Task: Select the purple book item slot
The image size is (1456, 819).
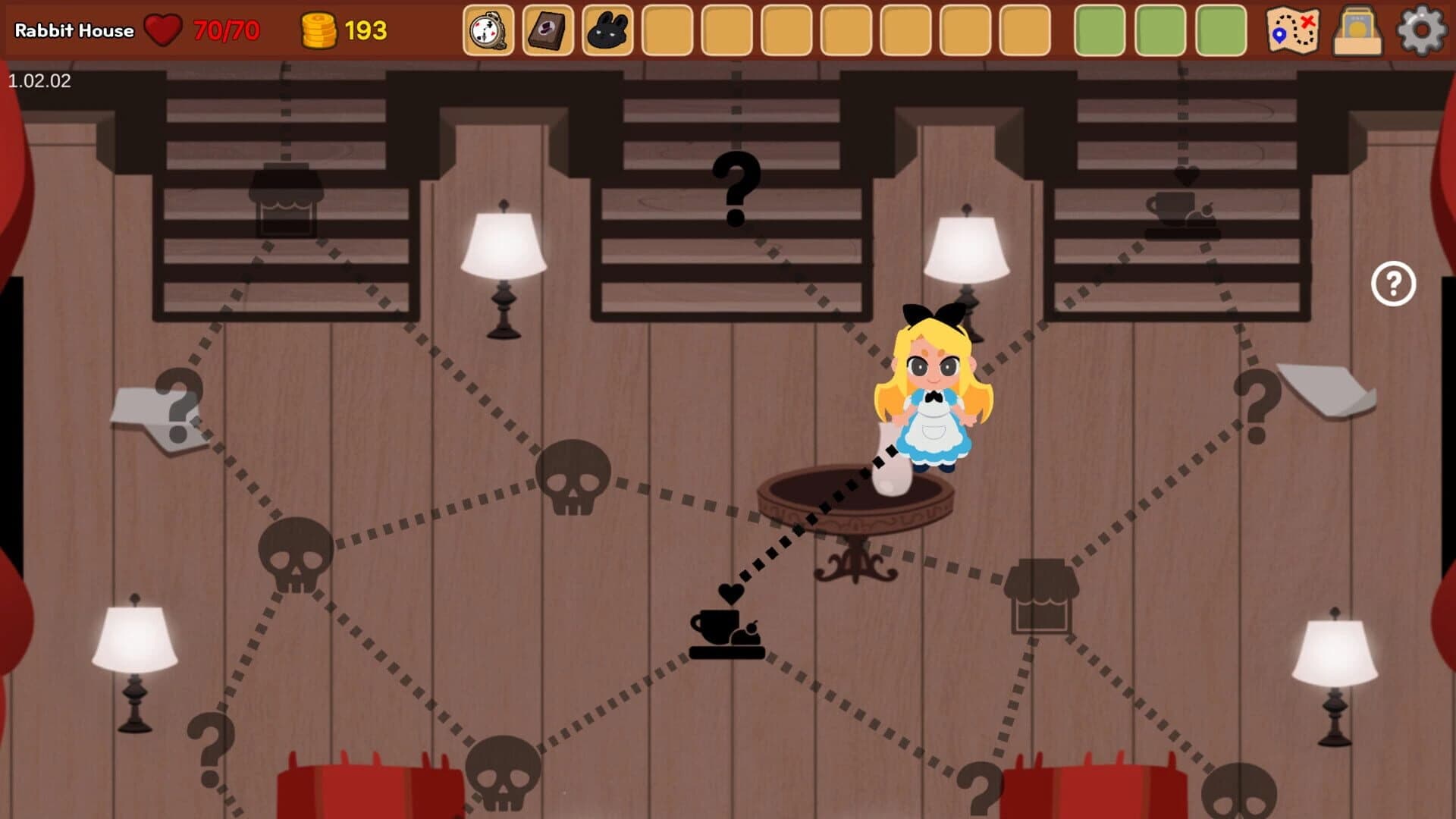Action: [x=549, y=31]
